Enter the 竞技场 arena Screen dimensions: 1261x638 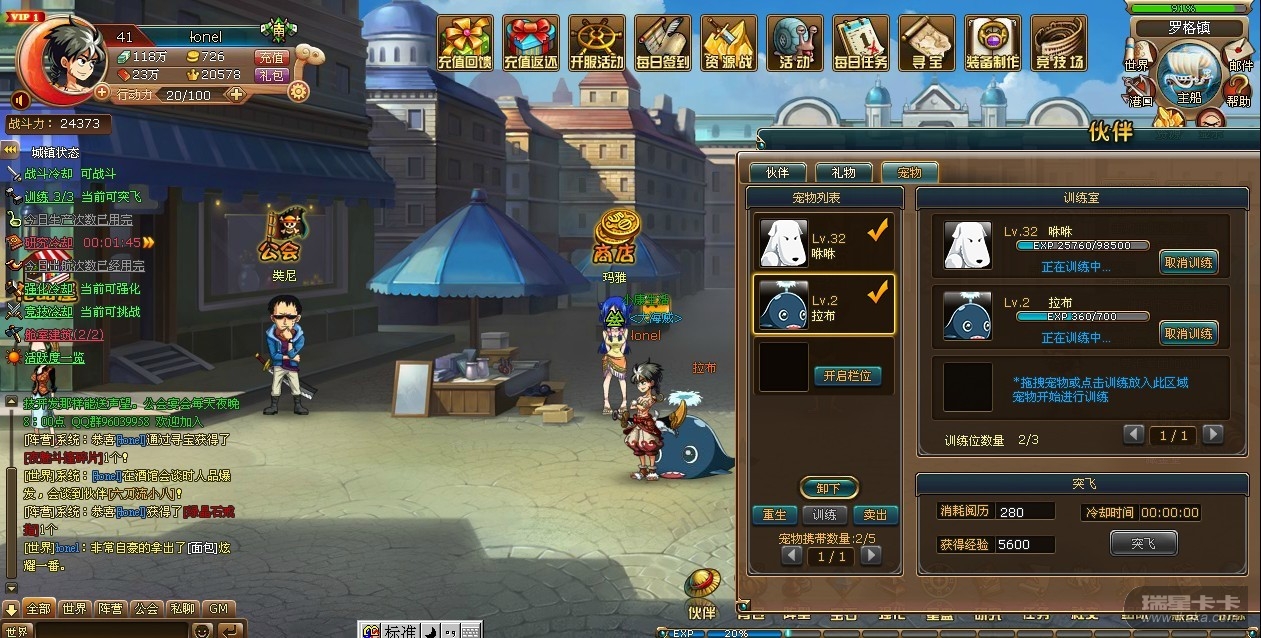pyautogui.click(x=1059, y=43)
